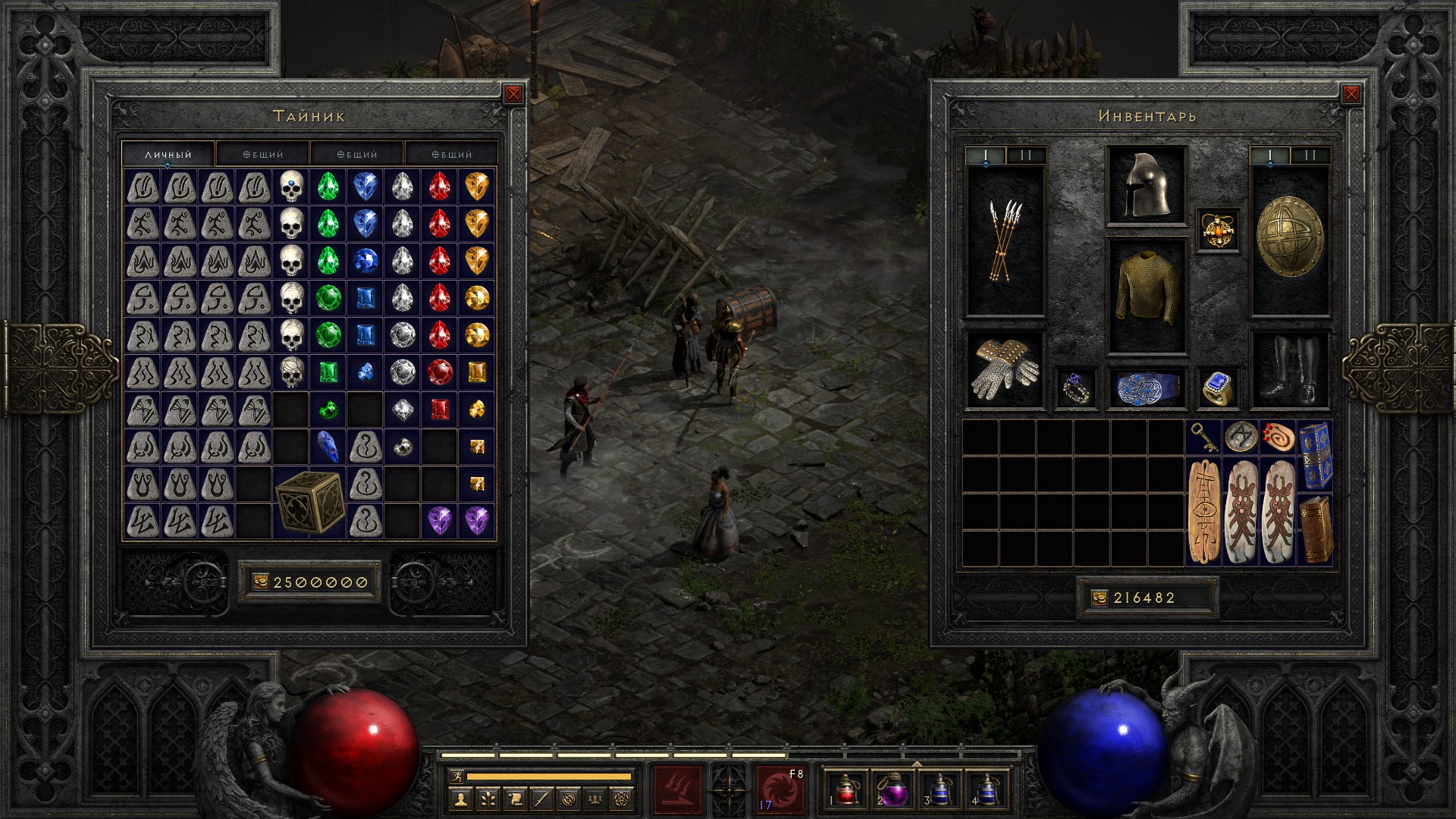The image size is (1456, 819).
Task: Select the equipped chain mail armor
Action: (1147, 296)
